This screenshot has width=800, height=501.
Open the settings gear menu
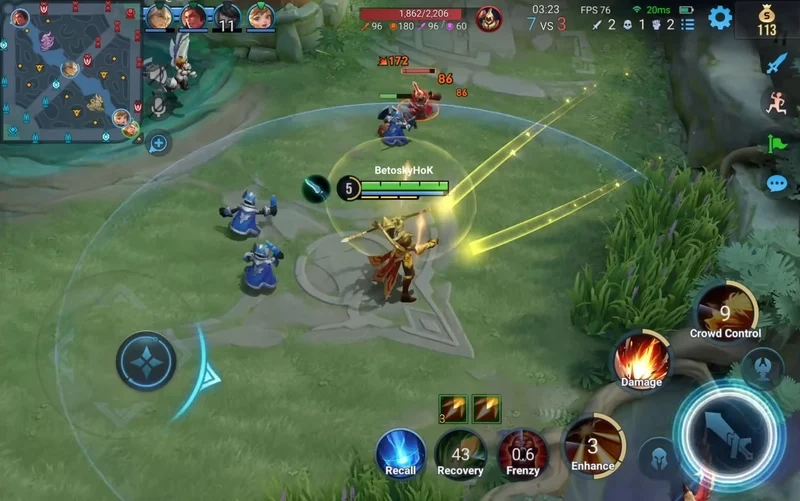click(x=720, y=18)
